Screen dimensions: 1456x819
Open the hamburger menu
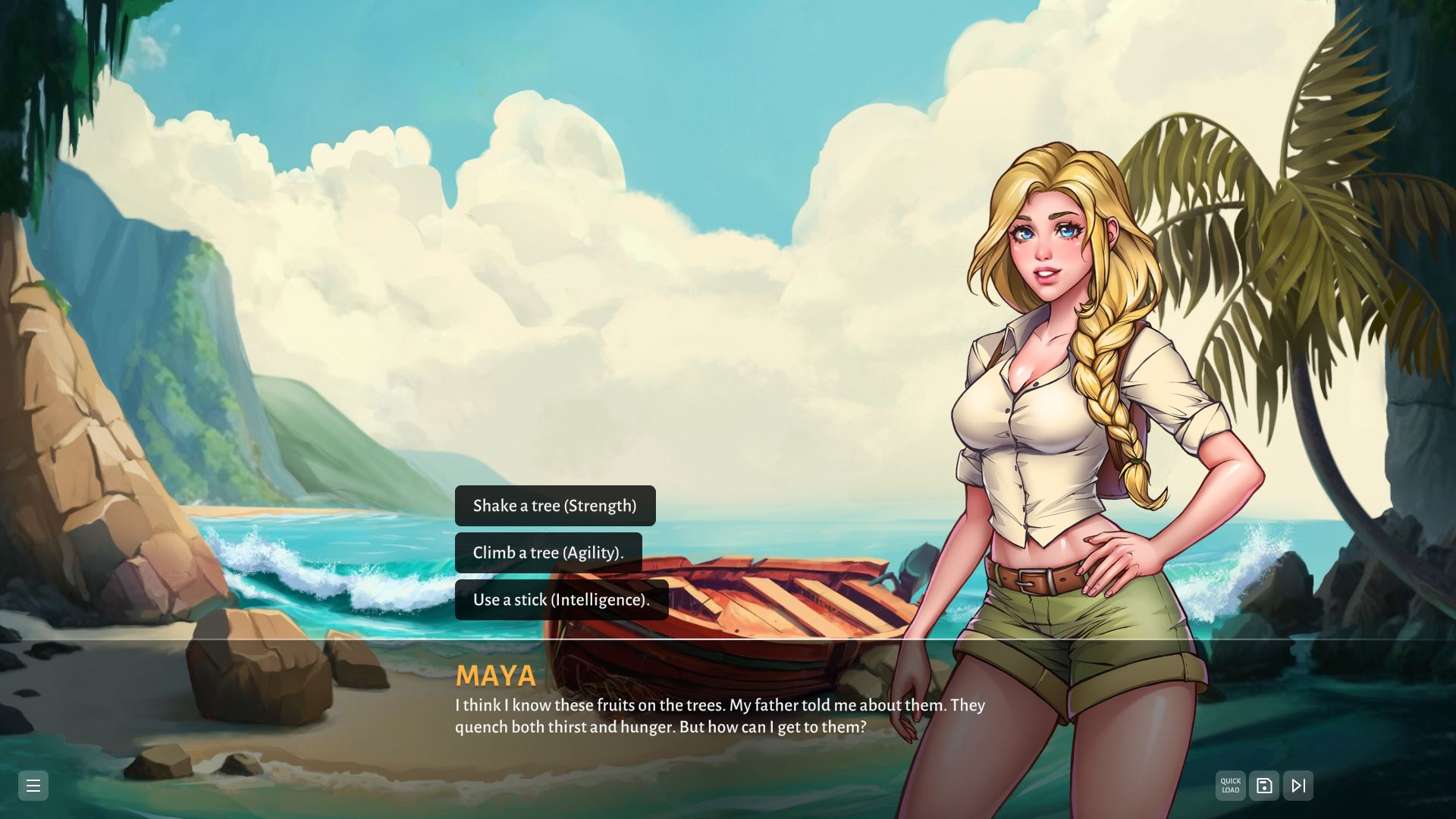33,786
